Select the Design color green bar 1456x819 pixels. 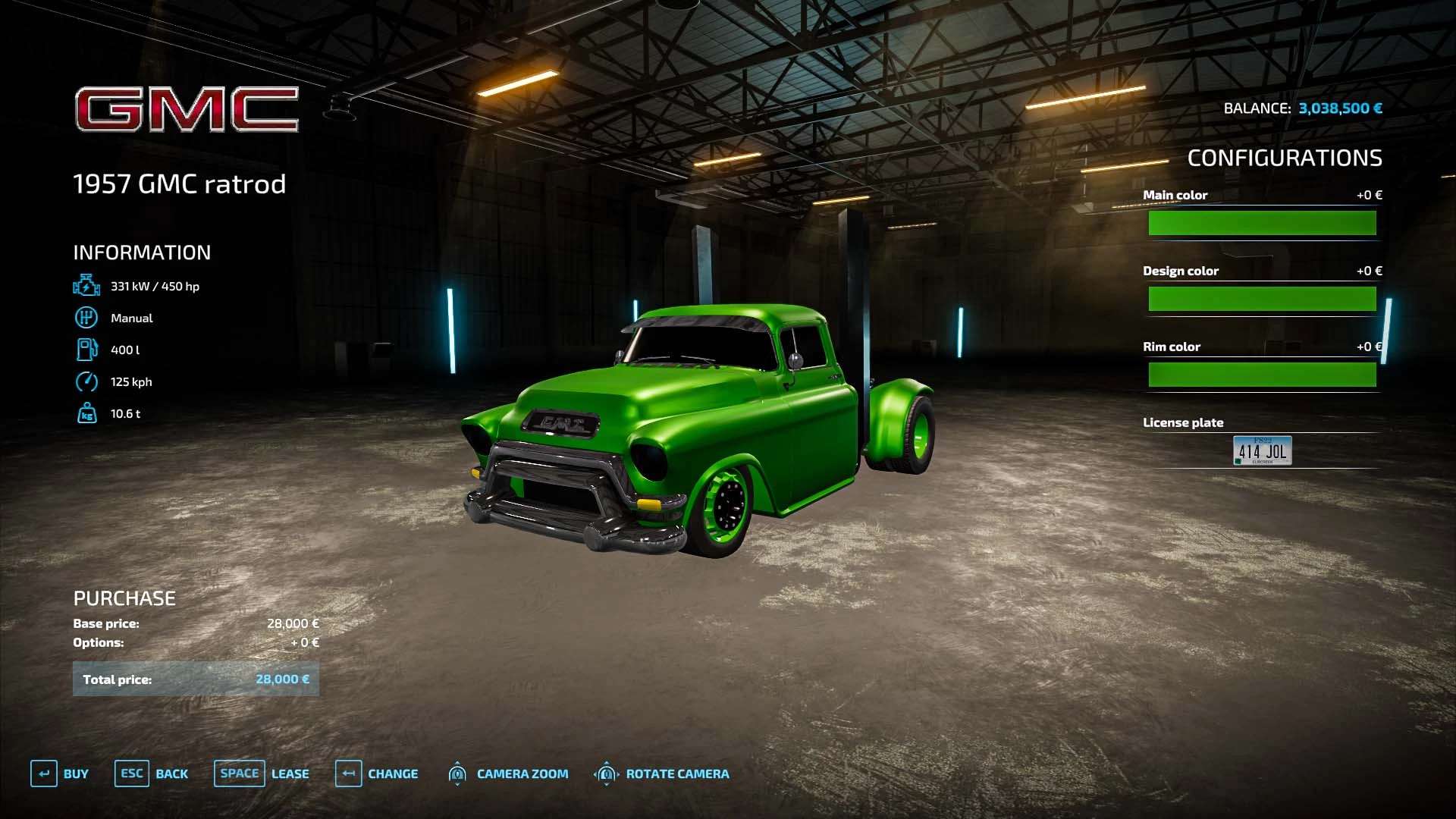click(1262, 299)
